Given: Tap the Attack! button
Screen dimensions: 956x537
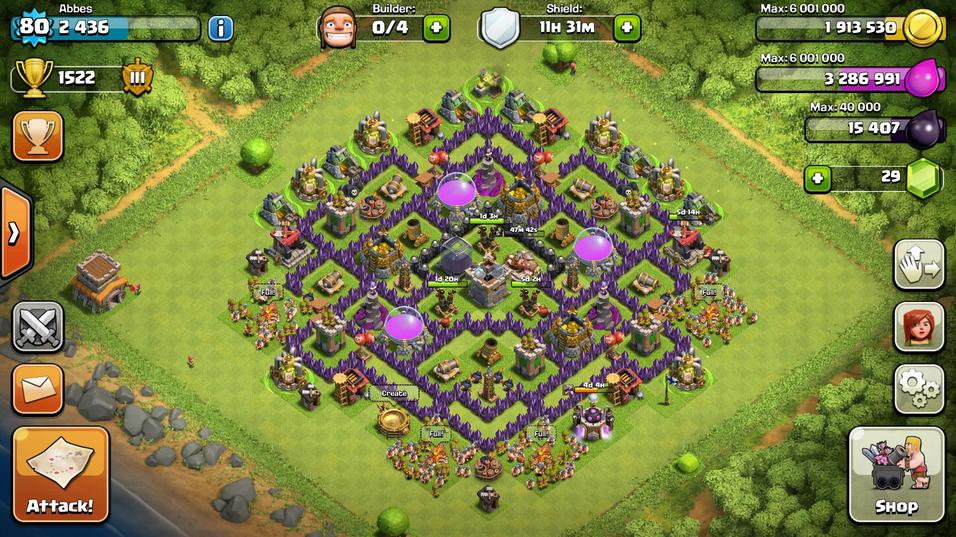Looking at the screenshot, I should pos(60,474).
